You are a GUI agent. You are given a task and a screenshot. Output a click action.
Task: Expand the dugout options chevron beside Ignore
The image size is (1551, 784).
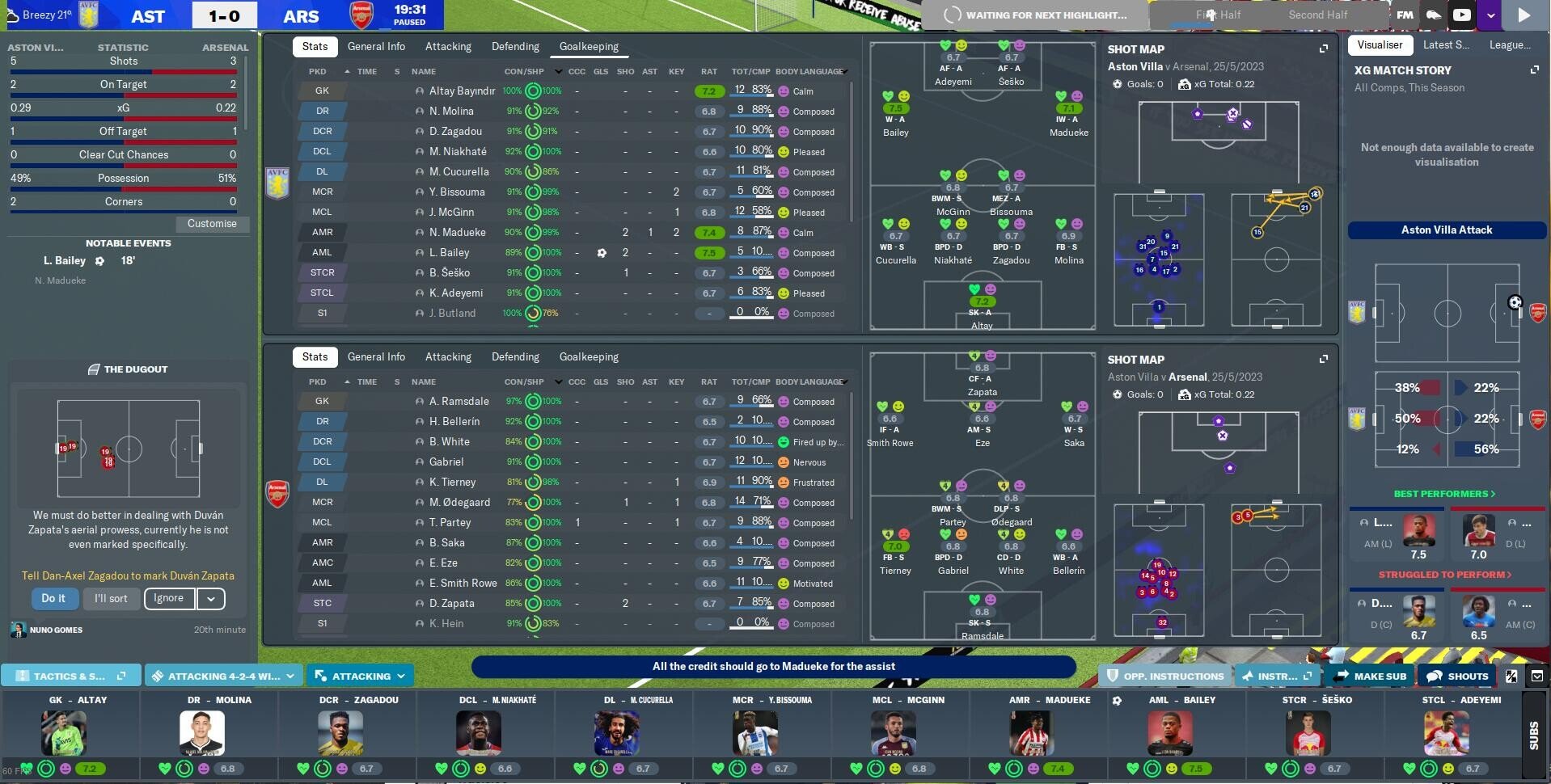coord(209,598)
